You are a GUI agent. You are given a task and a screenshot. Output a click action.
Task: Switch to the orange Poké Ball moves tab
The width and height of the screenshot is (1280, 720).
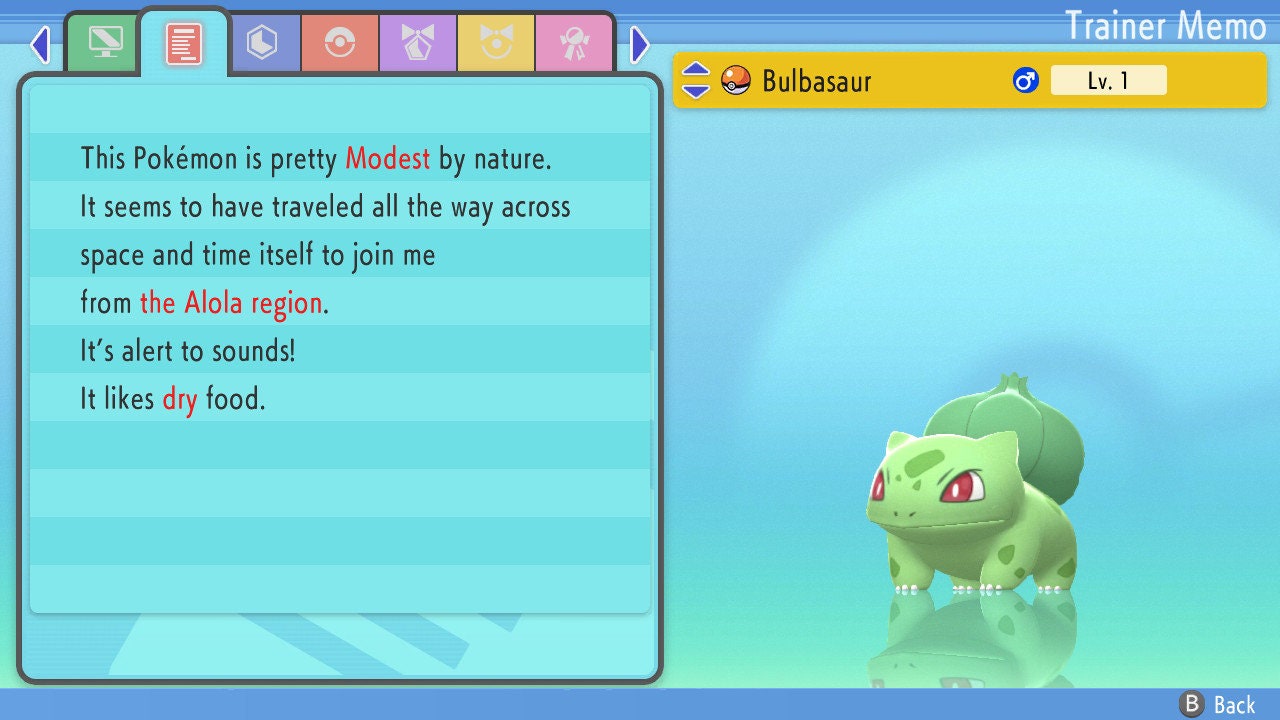(x=339, y=43)
